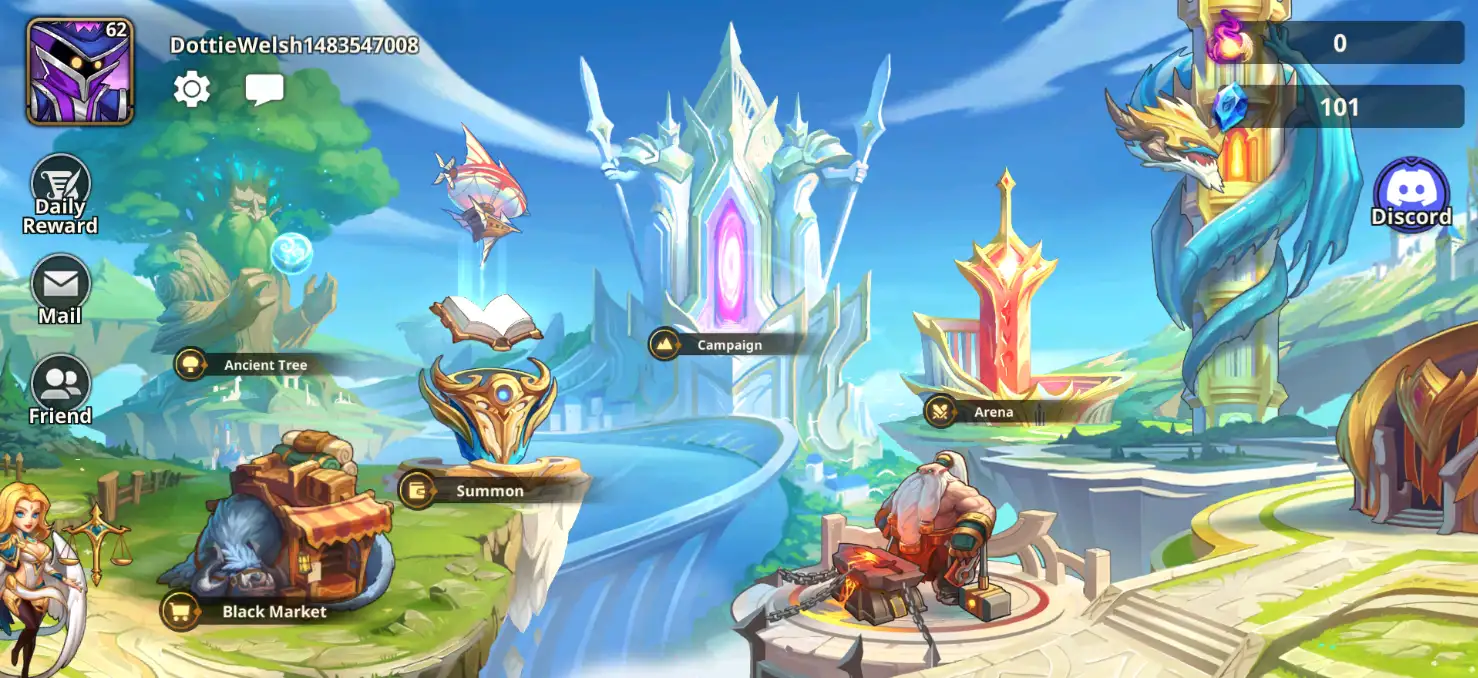Claim the Daily Reward
Screen dimensions: 1478x678
point(61,194)
